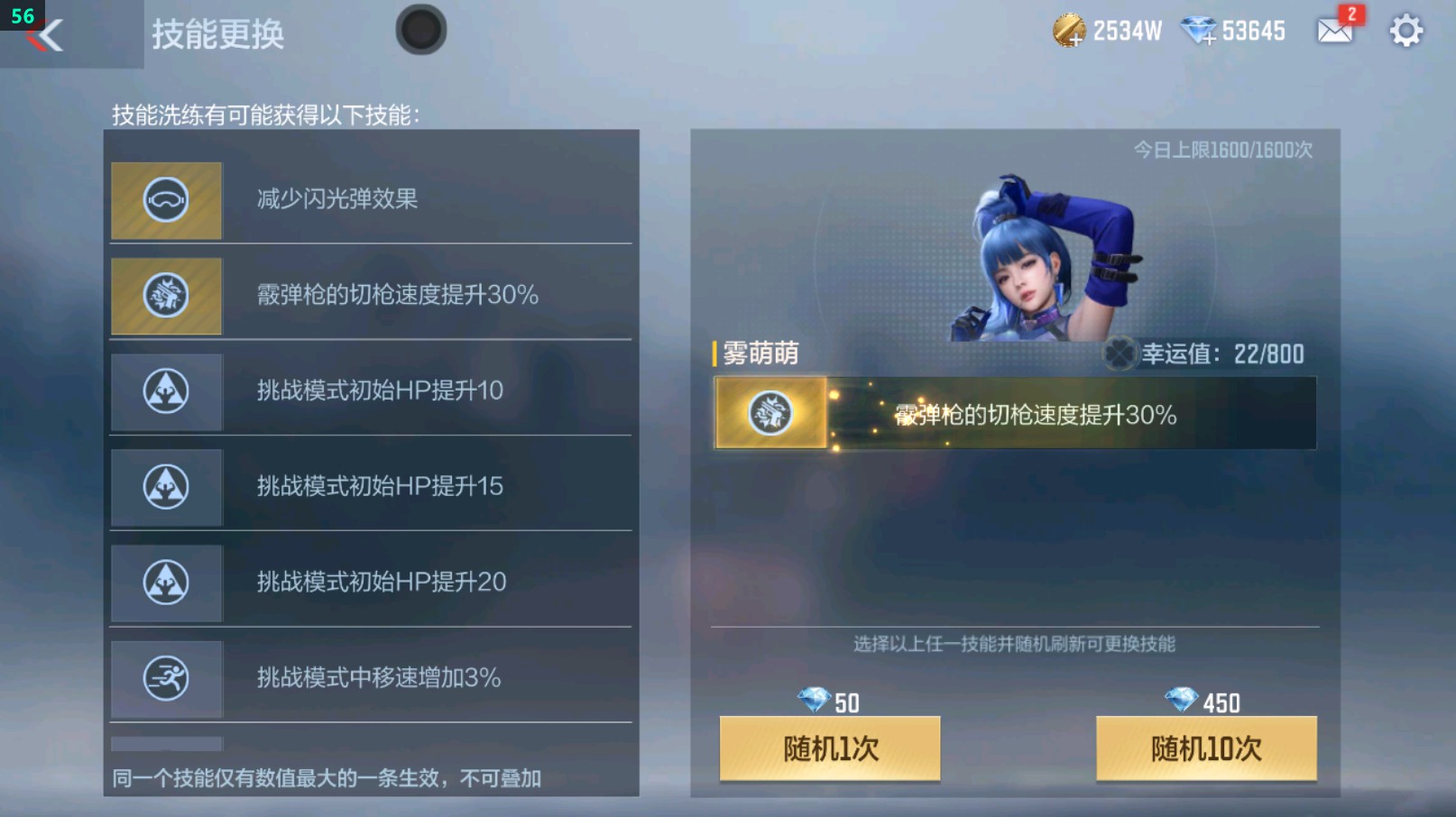Click the gold coin icon to add coins
This screenshot has width=1456, height=817.
(x=1068, y=30)
